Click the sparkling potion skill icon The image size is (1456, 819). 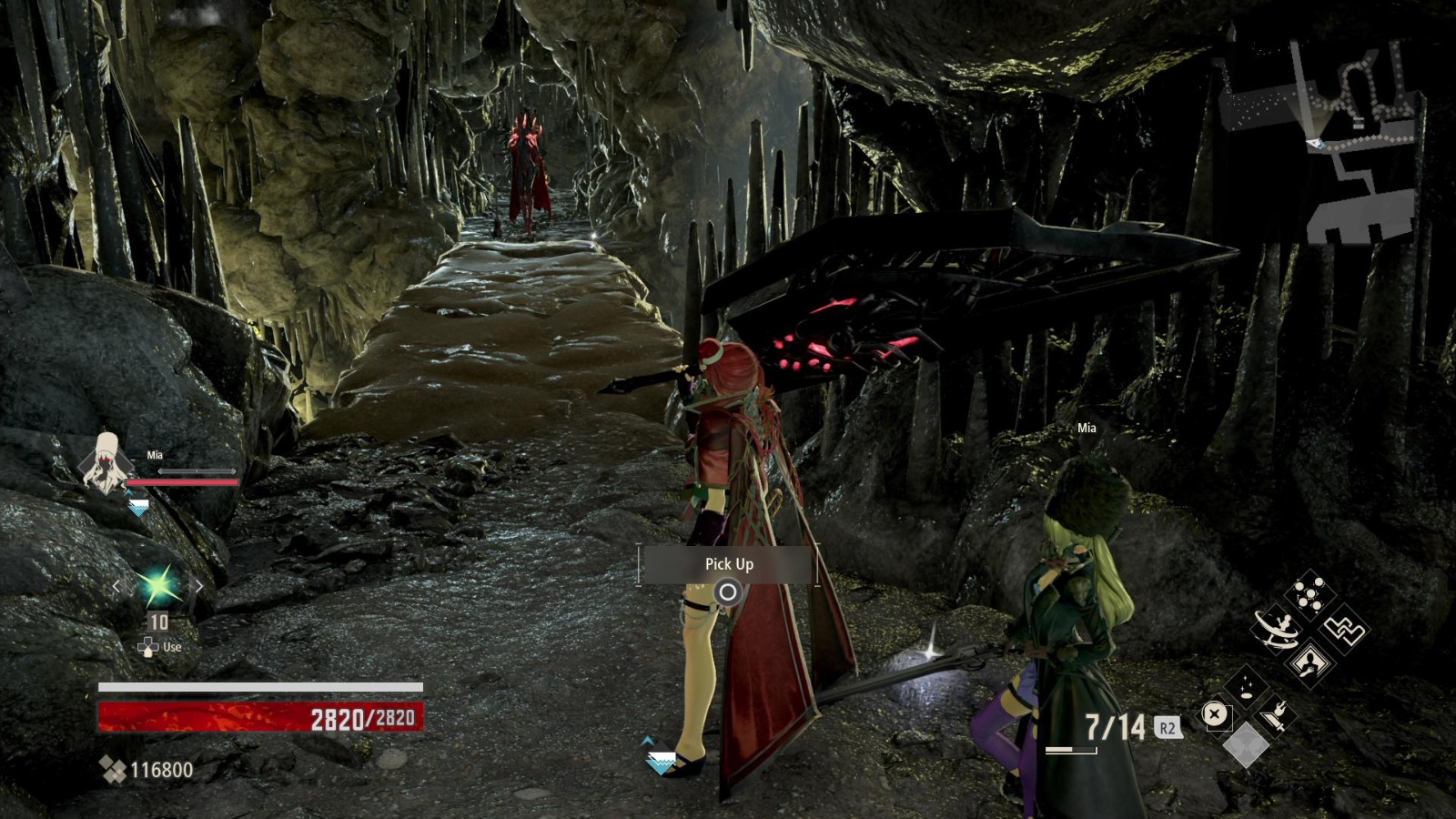click(1245, 685)
